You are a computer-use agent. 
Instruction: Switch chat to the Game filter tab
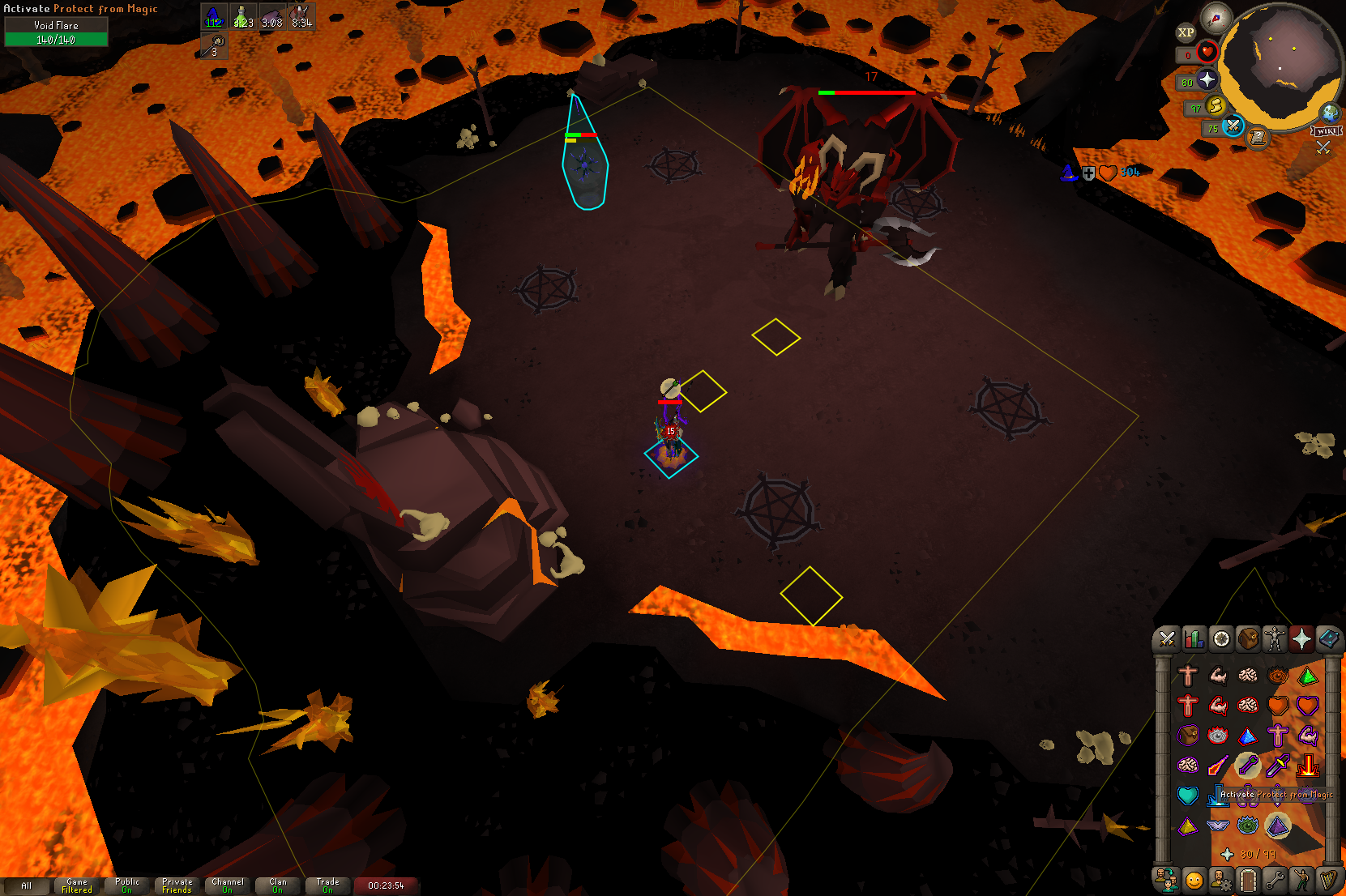(77, 885)
